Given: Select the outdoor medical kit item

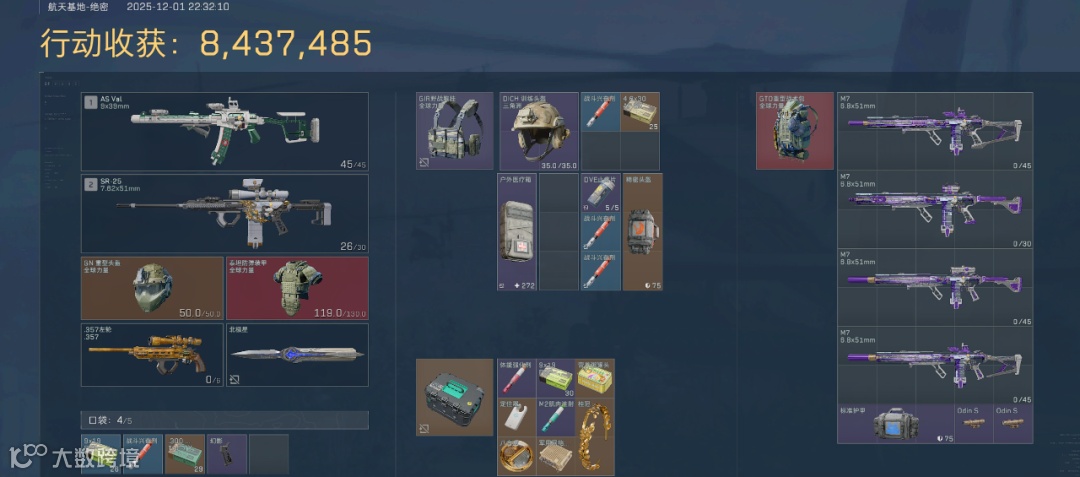Looking at the screenshot, I should [x=517, y=232].
